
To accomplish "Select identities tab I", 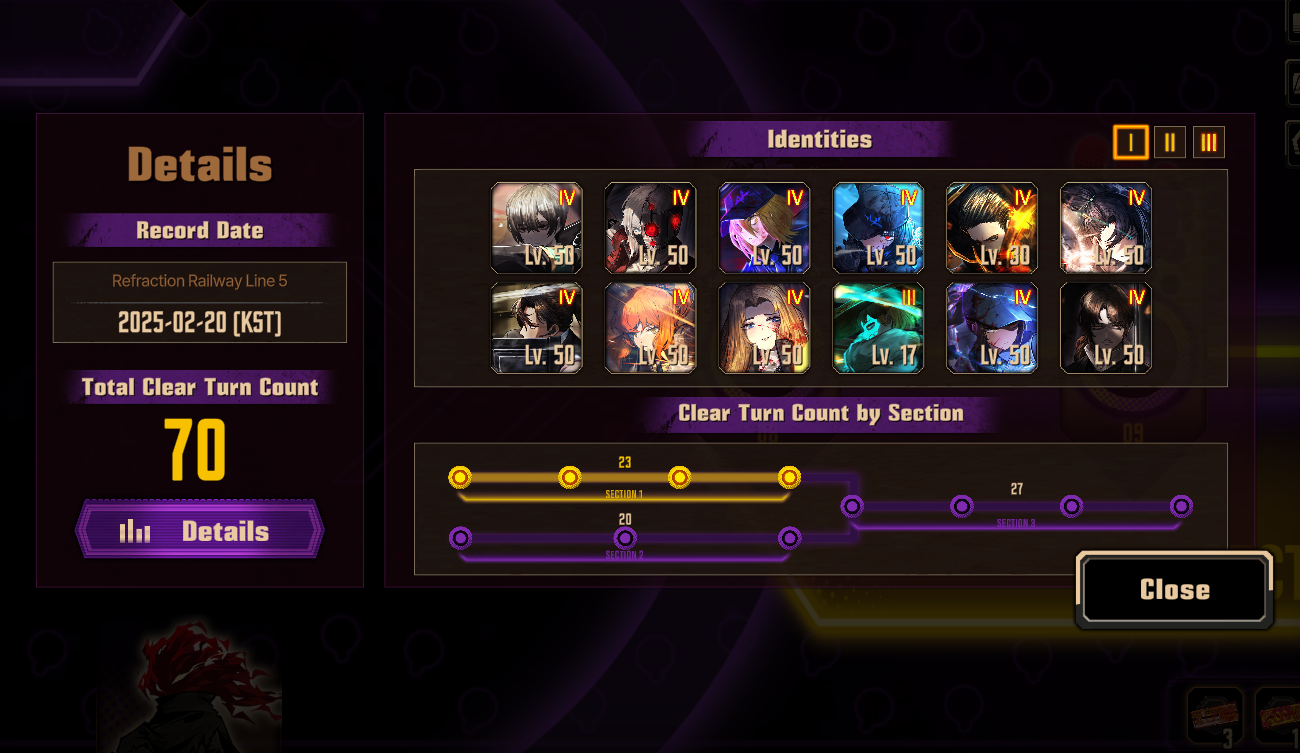I will click(x=1130, y=143).
